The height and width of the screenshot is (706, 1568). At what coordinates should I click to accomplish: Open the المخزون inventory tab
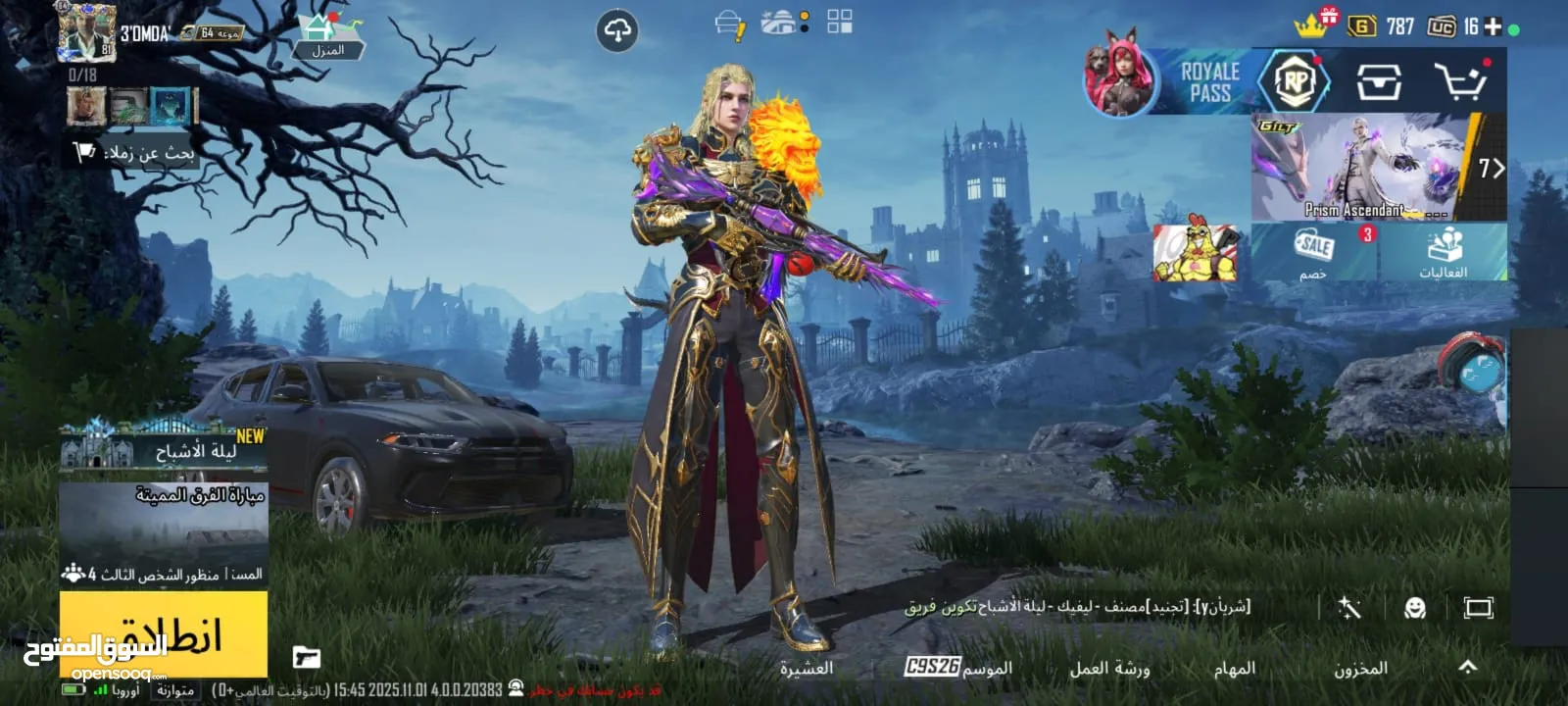[x=1360, y=668]
